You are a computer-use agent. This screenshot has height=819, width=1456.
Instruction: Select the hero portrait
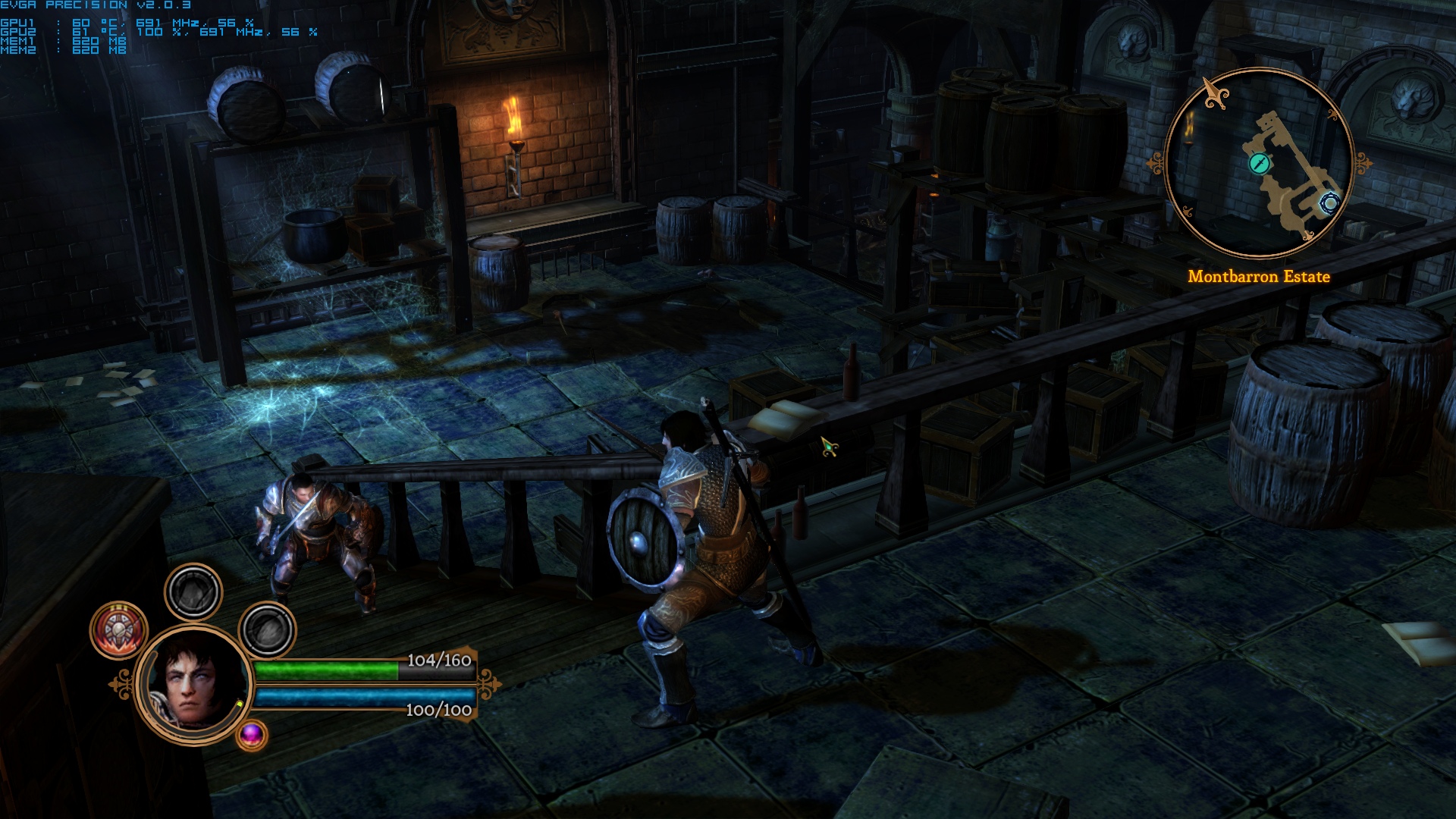(194, 684)
